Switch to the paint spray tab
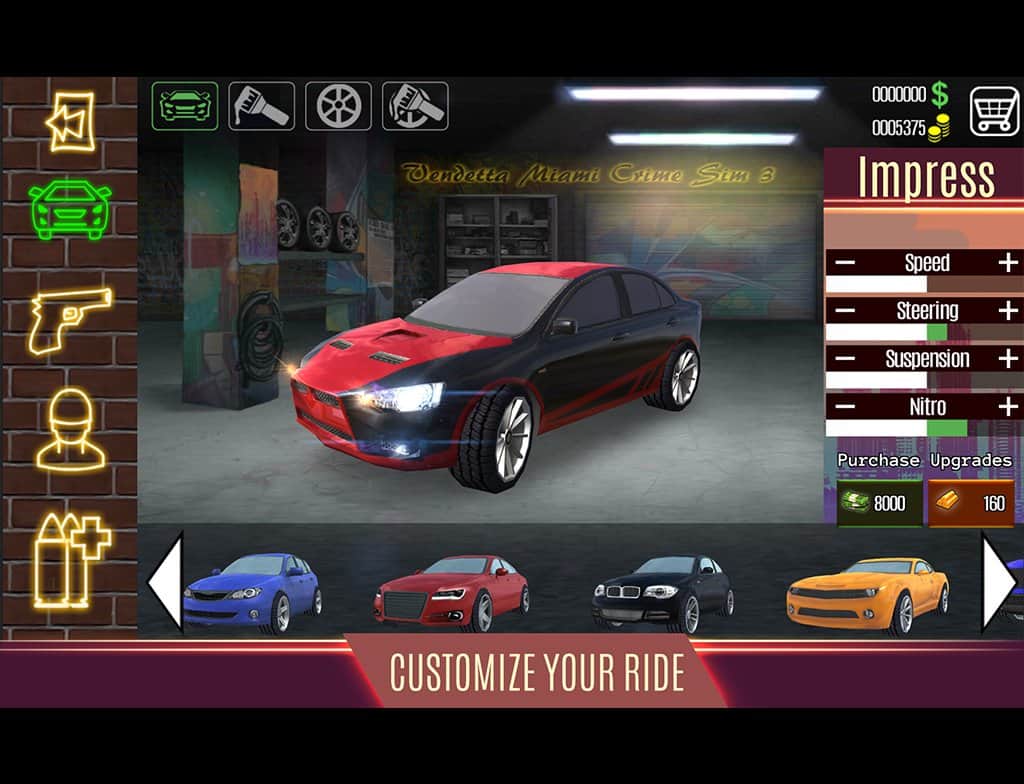 pyautogui.click(x=261, y=106)
